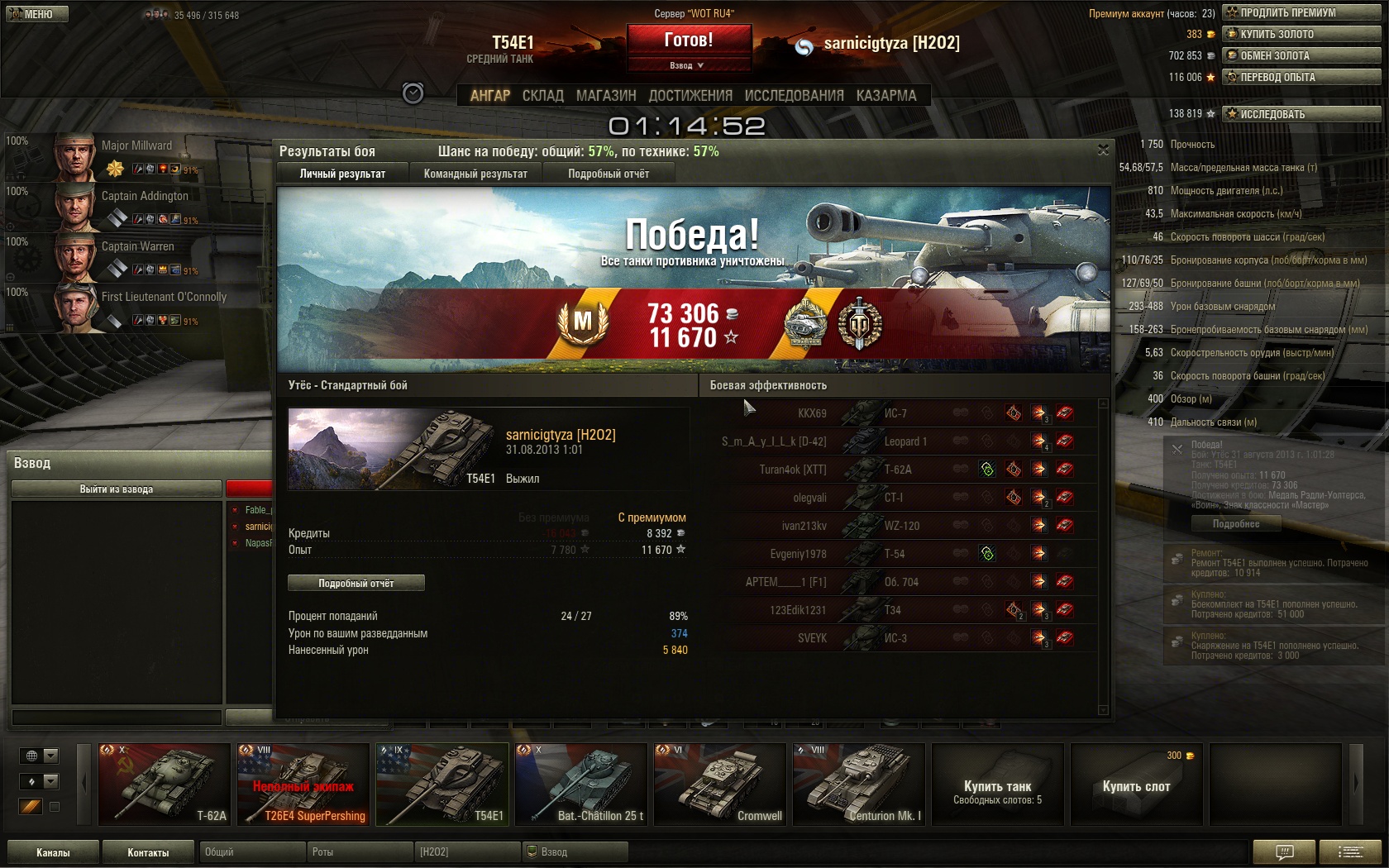Click Купить танк slot
This screenshot has width=1389, height=868.
(x=997, y=785)
